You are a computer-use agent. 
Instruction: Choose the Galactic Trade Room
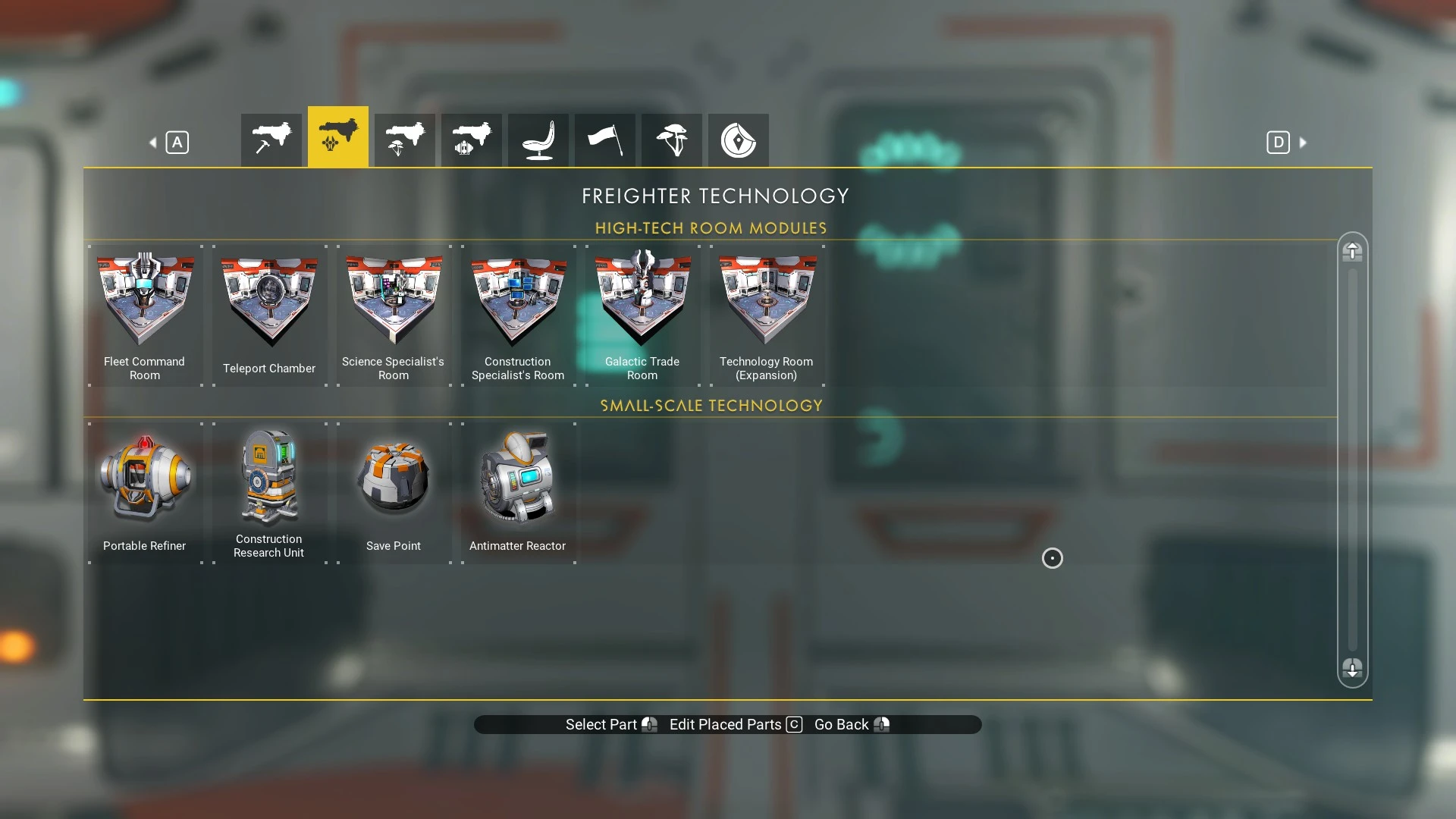pos(642,315)
